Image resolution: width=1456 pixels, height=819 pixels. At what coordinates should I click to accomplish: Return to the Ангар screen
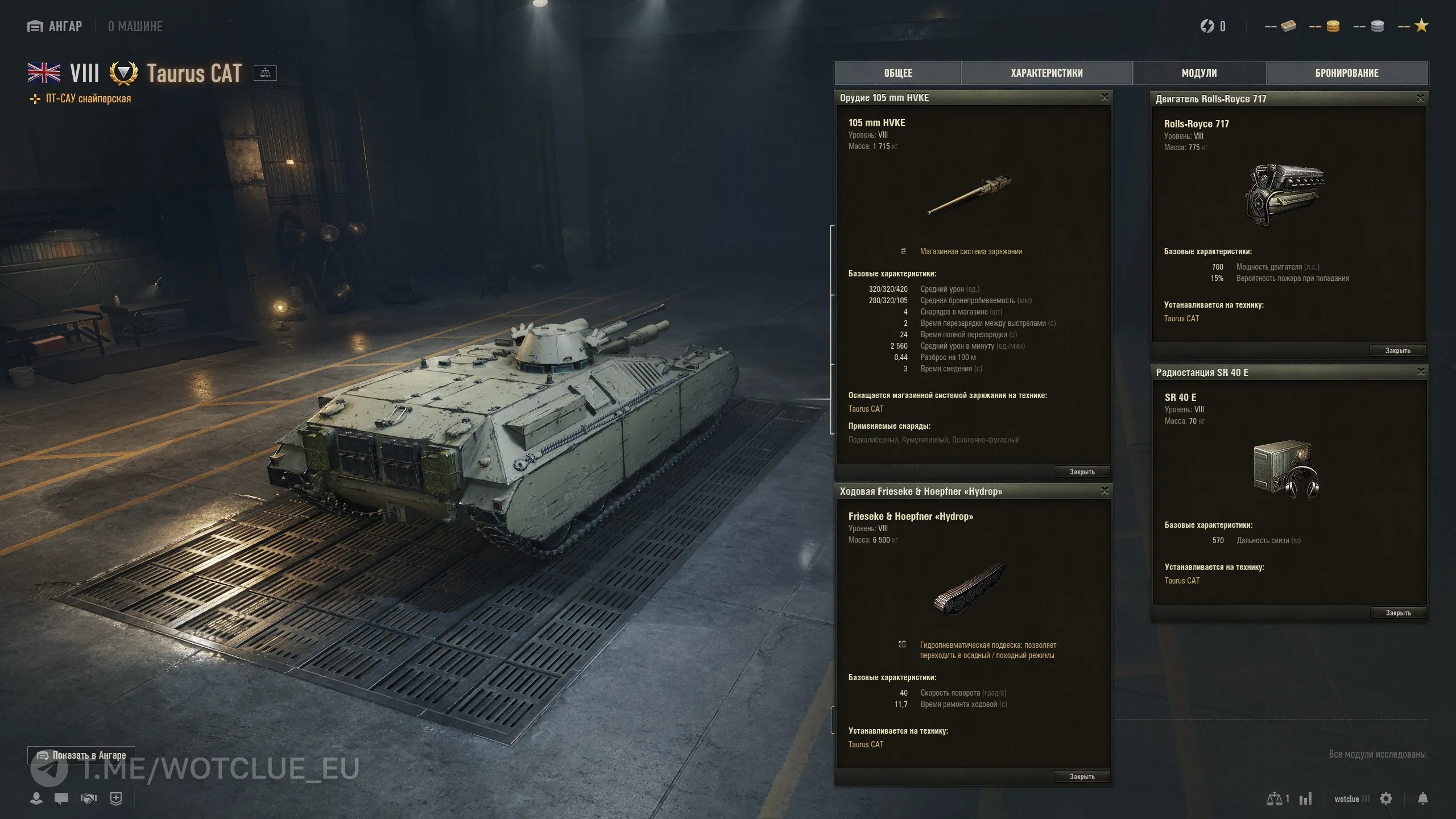pyautogui.click(x=55, y=26)
